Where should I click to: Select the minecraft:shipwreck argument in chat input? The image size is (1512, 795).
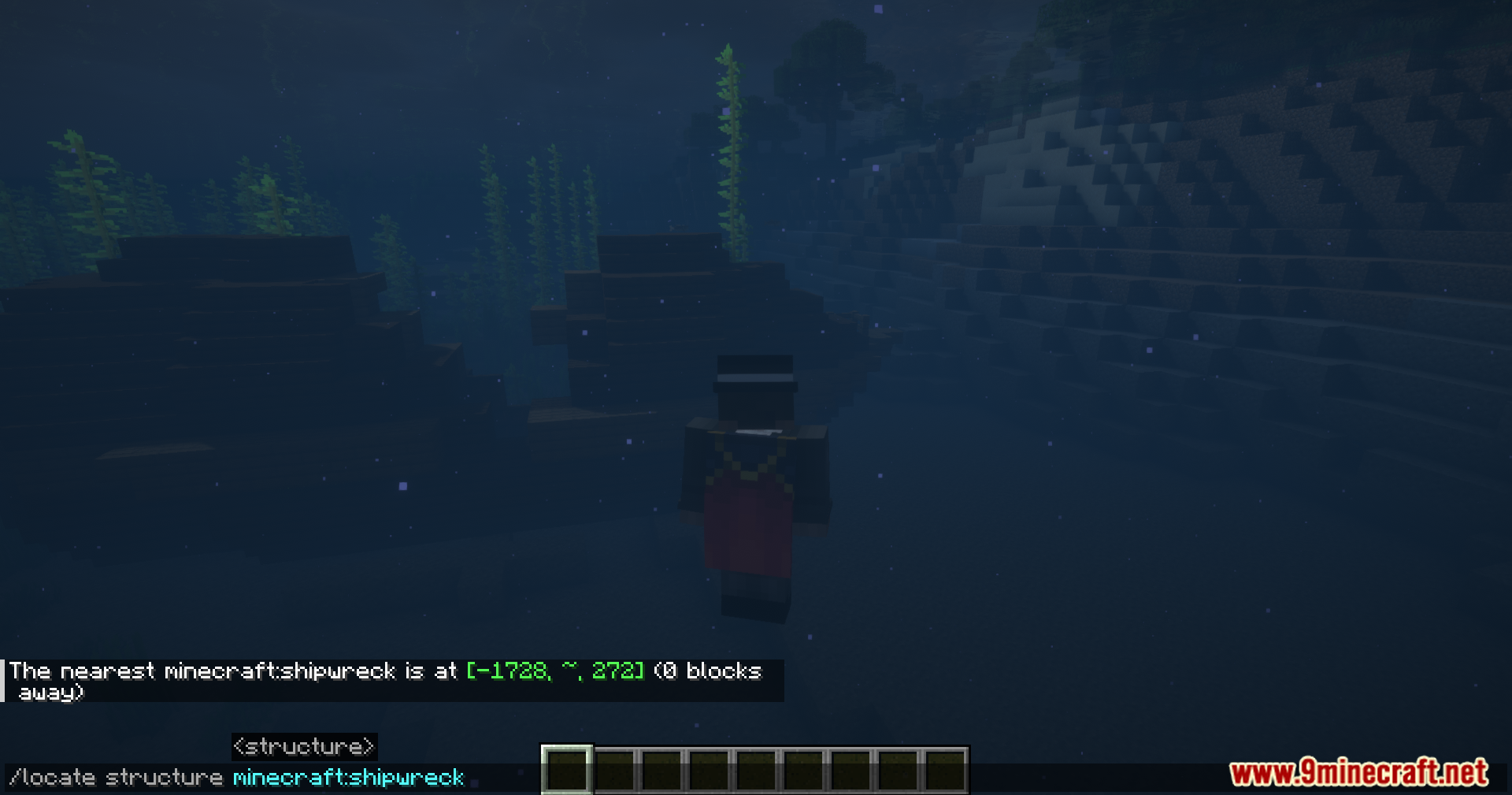[x=349, y=777]
